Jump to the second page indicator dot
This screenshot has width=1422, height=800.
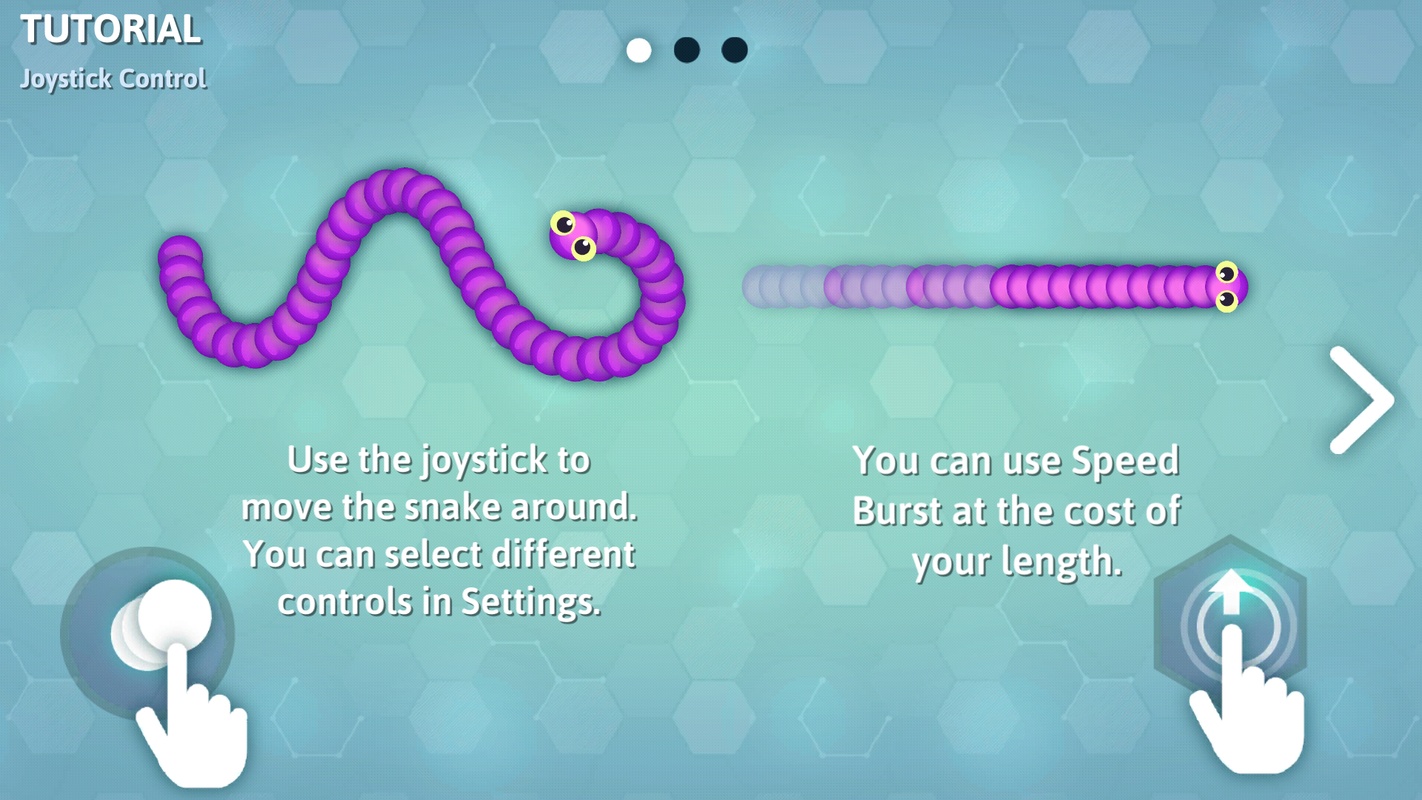pos(687,50)
